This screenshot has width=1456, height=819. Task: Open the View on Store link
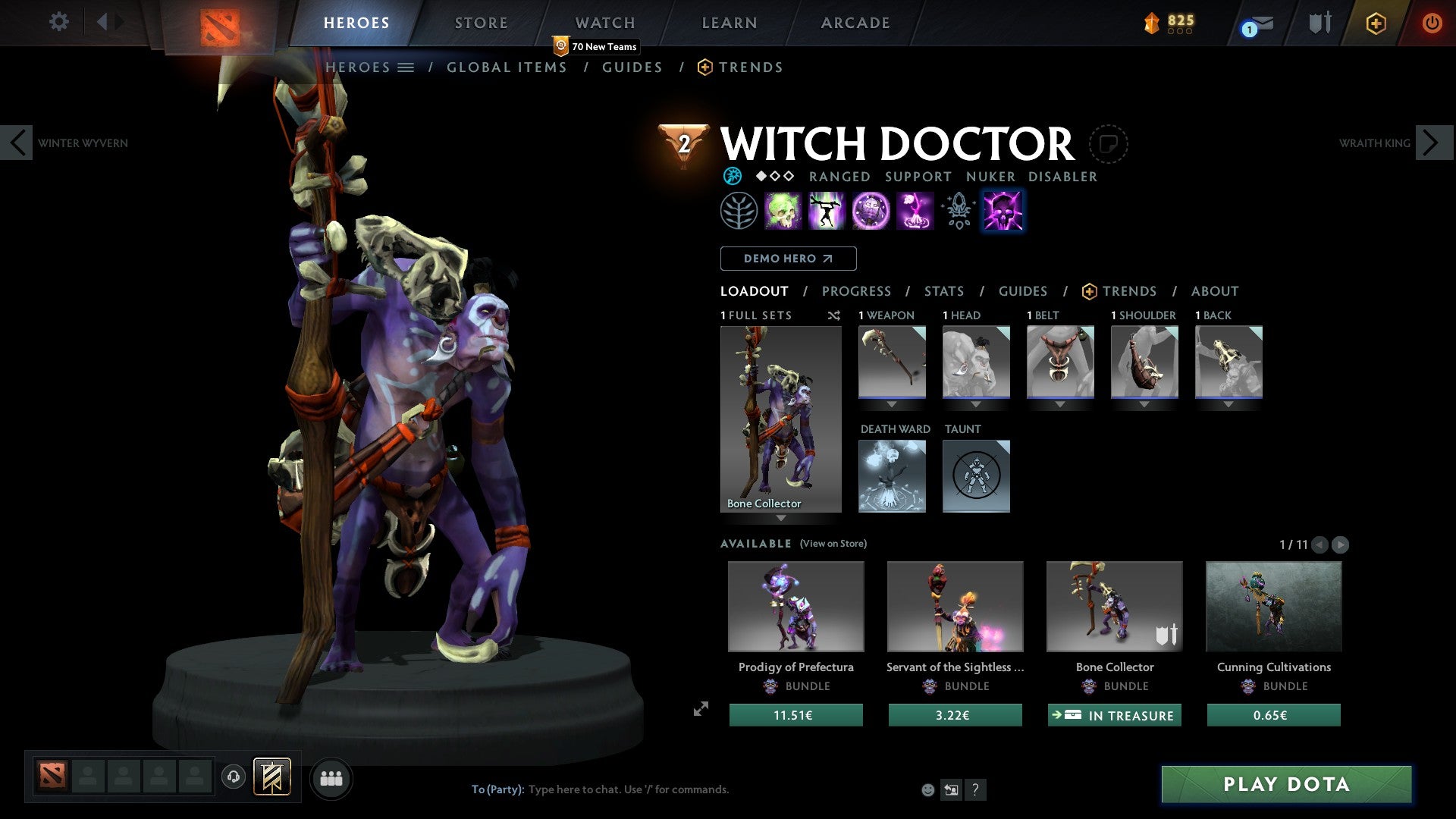coord(833,544)
